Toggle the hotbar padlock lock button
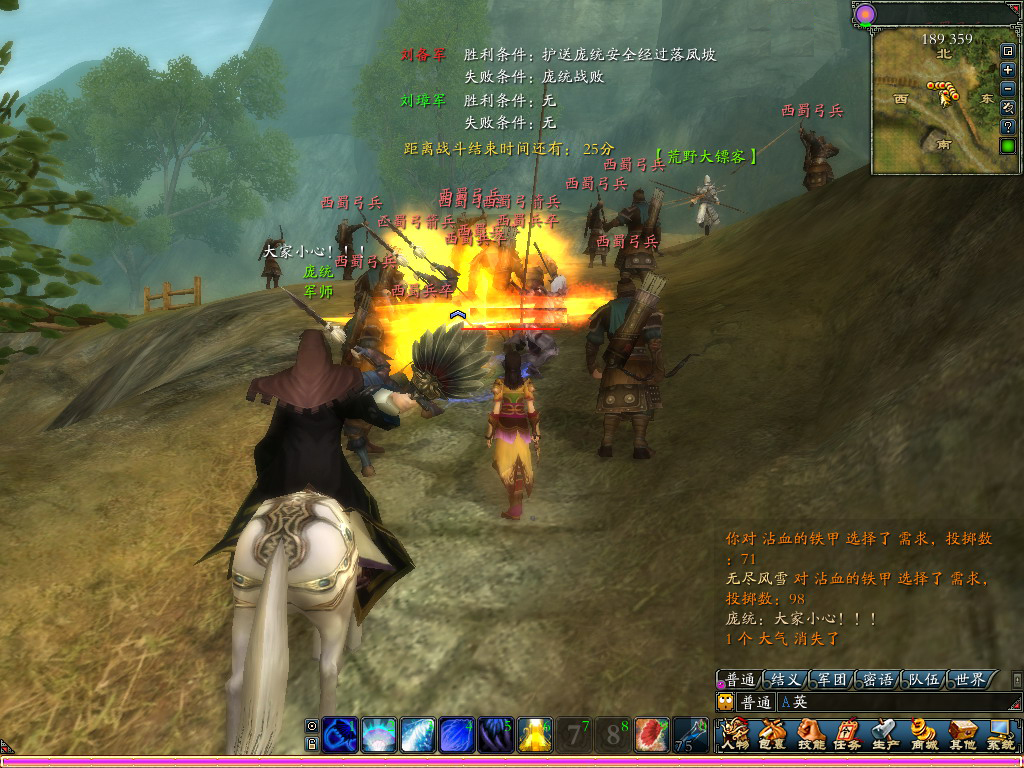 pyautogui.click(x=312, y=743)
